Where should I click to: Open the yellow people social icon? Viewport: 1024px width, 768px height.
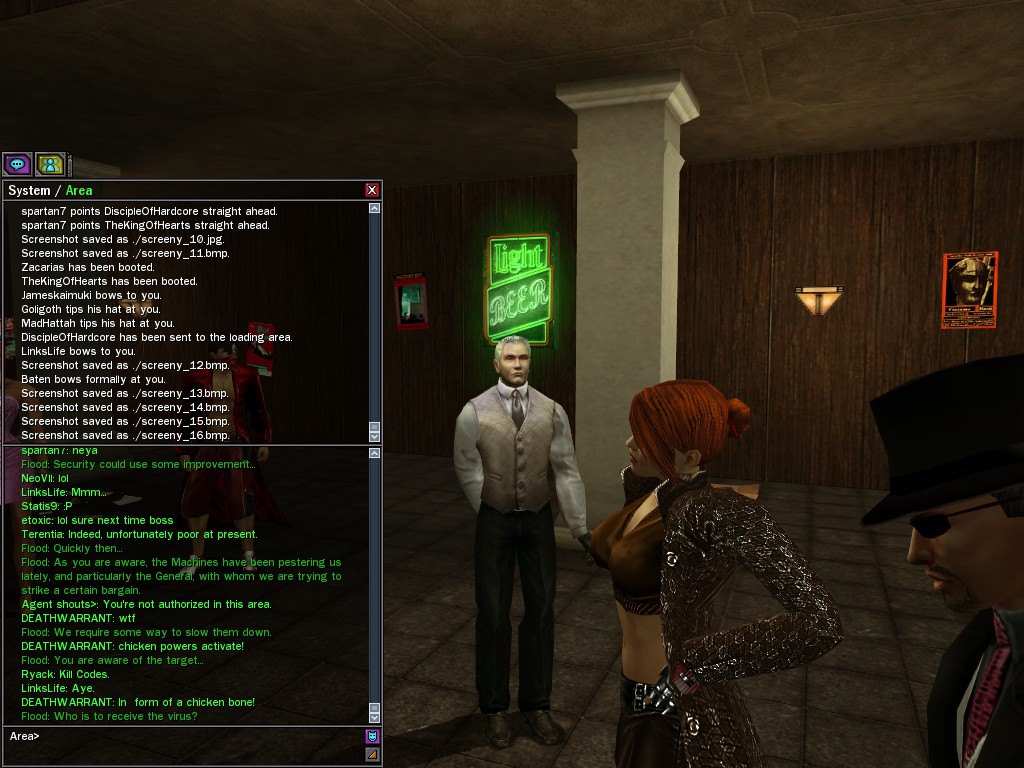pos(50,164)
